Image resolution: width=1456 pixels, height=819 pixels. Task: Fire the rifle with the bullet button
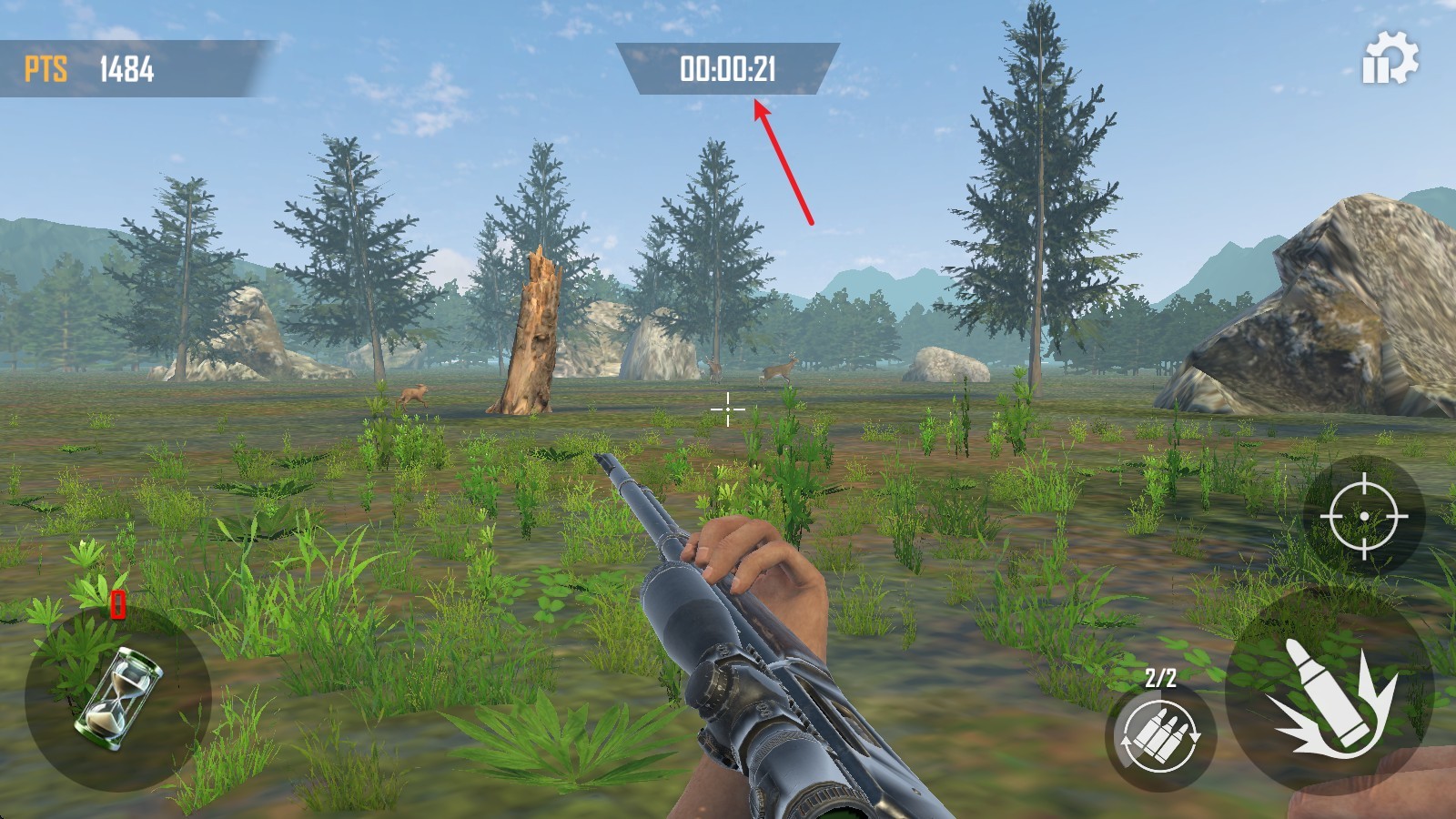(1330, 694)
